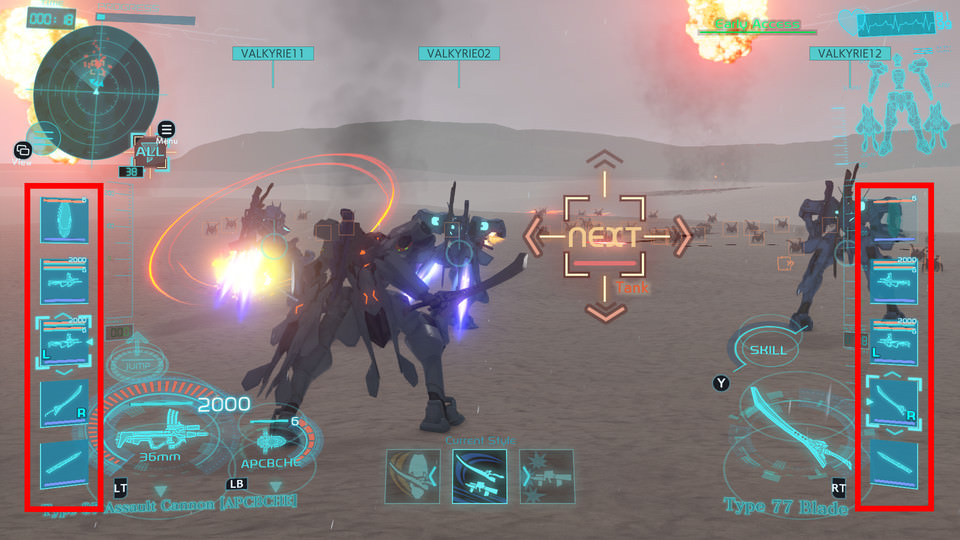Choose the curved blade slot in left-arm weapon list

point(64,402)
